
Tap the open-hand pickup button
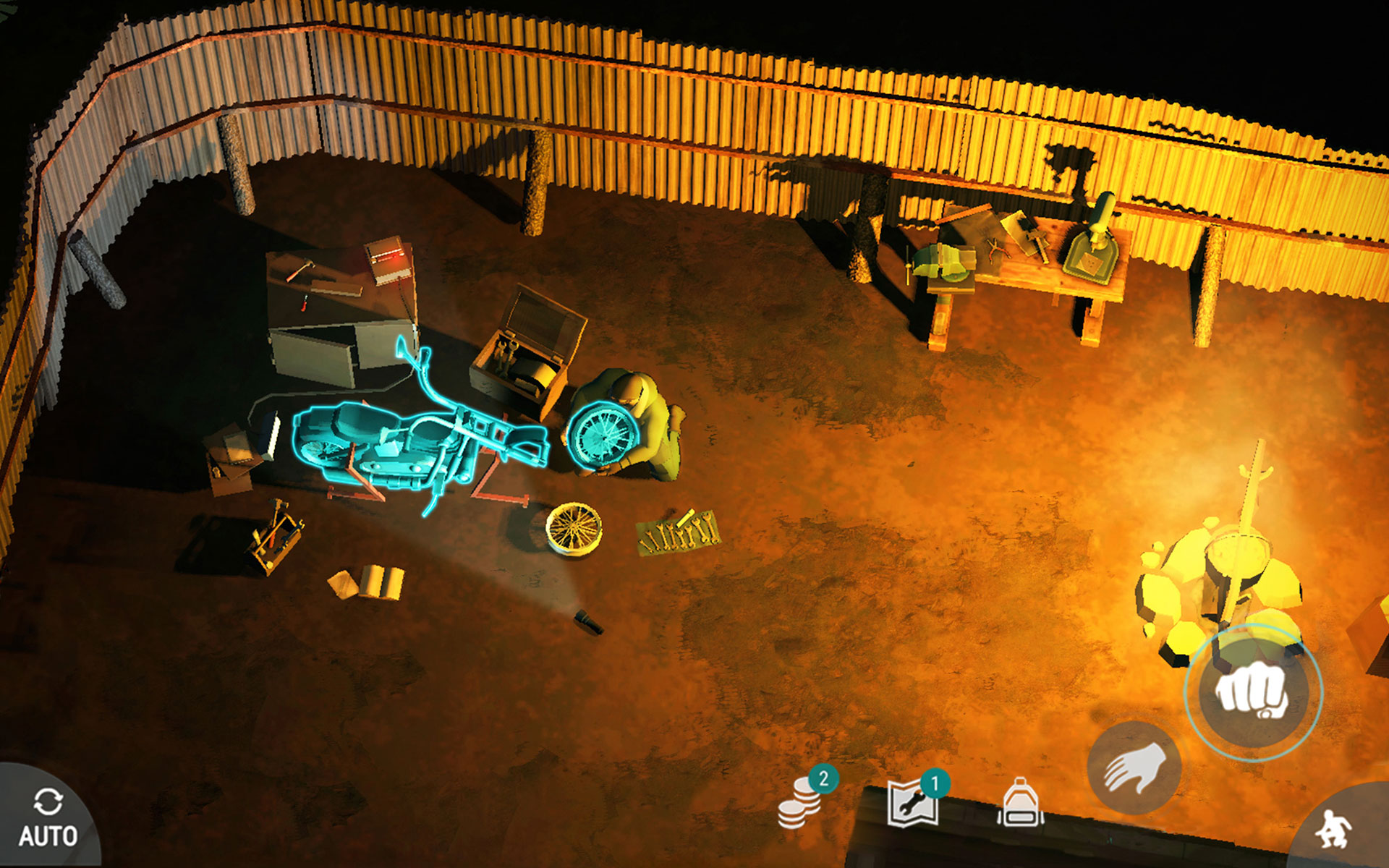1134,768
